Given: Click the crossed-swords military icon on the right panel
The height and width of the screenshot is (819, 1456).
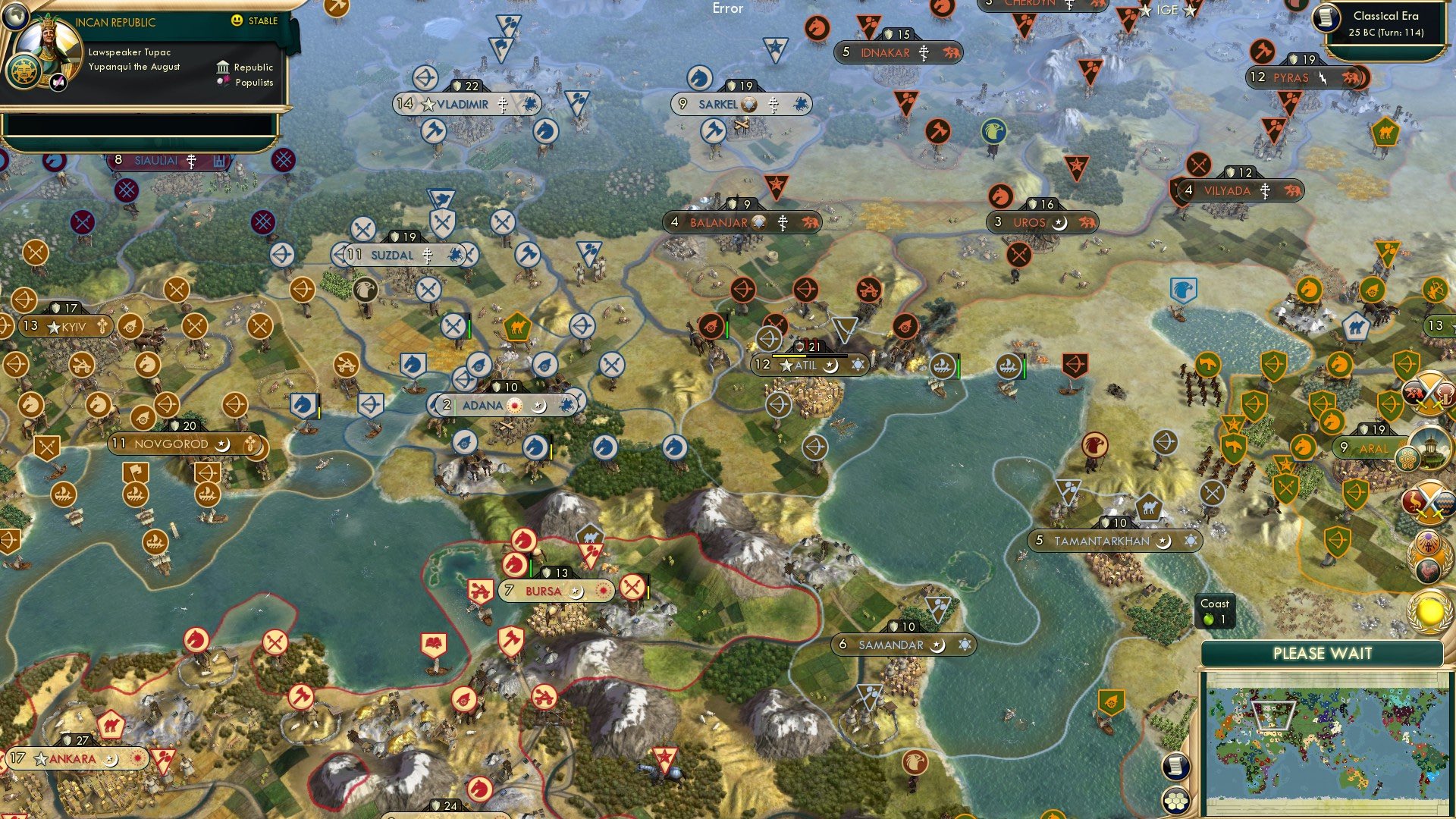Looking at the screenshot, I should [x=1429, y=394].
